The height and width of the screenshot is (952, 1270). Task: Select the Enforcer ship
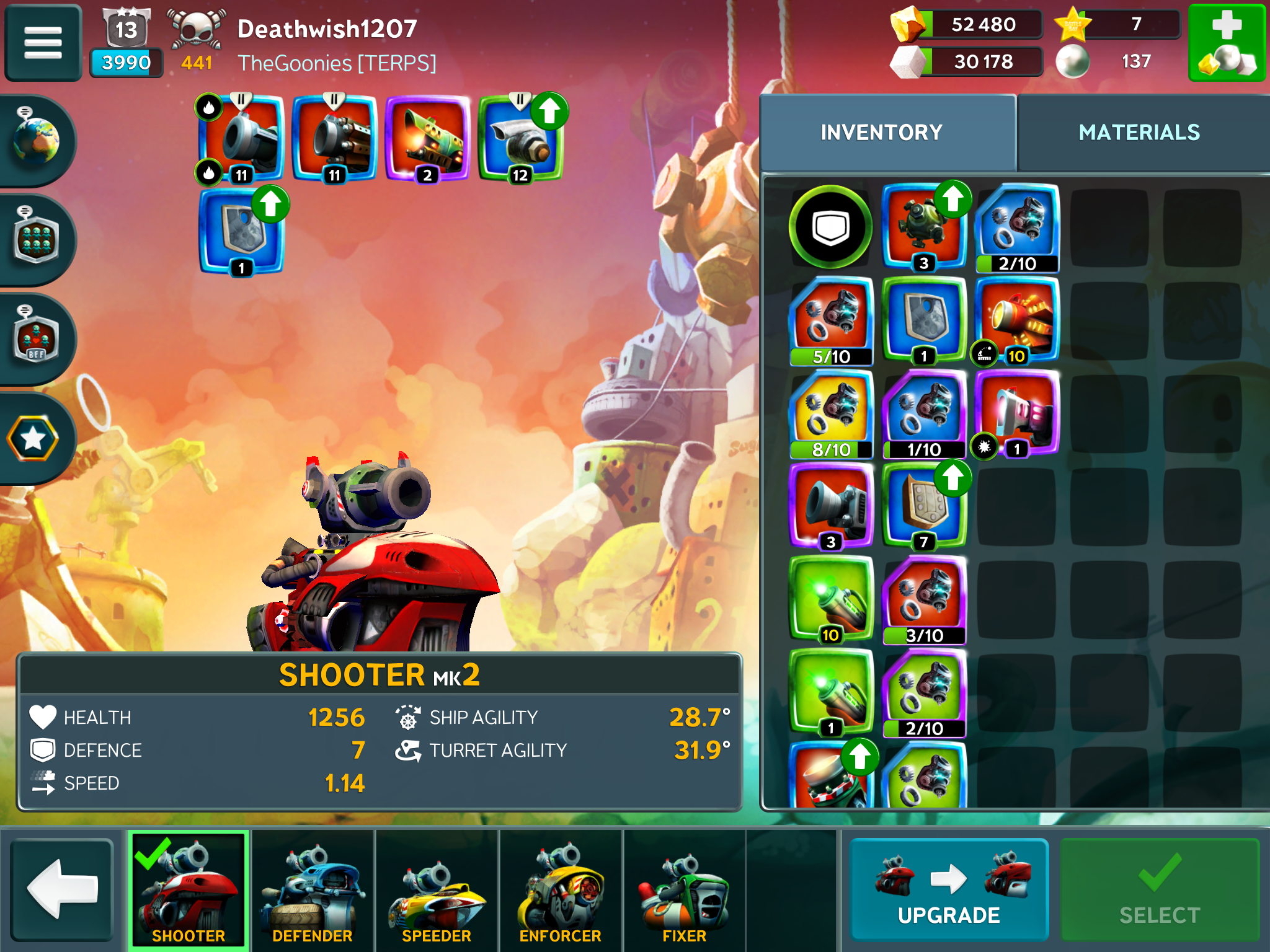coord(561,889)
